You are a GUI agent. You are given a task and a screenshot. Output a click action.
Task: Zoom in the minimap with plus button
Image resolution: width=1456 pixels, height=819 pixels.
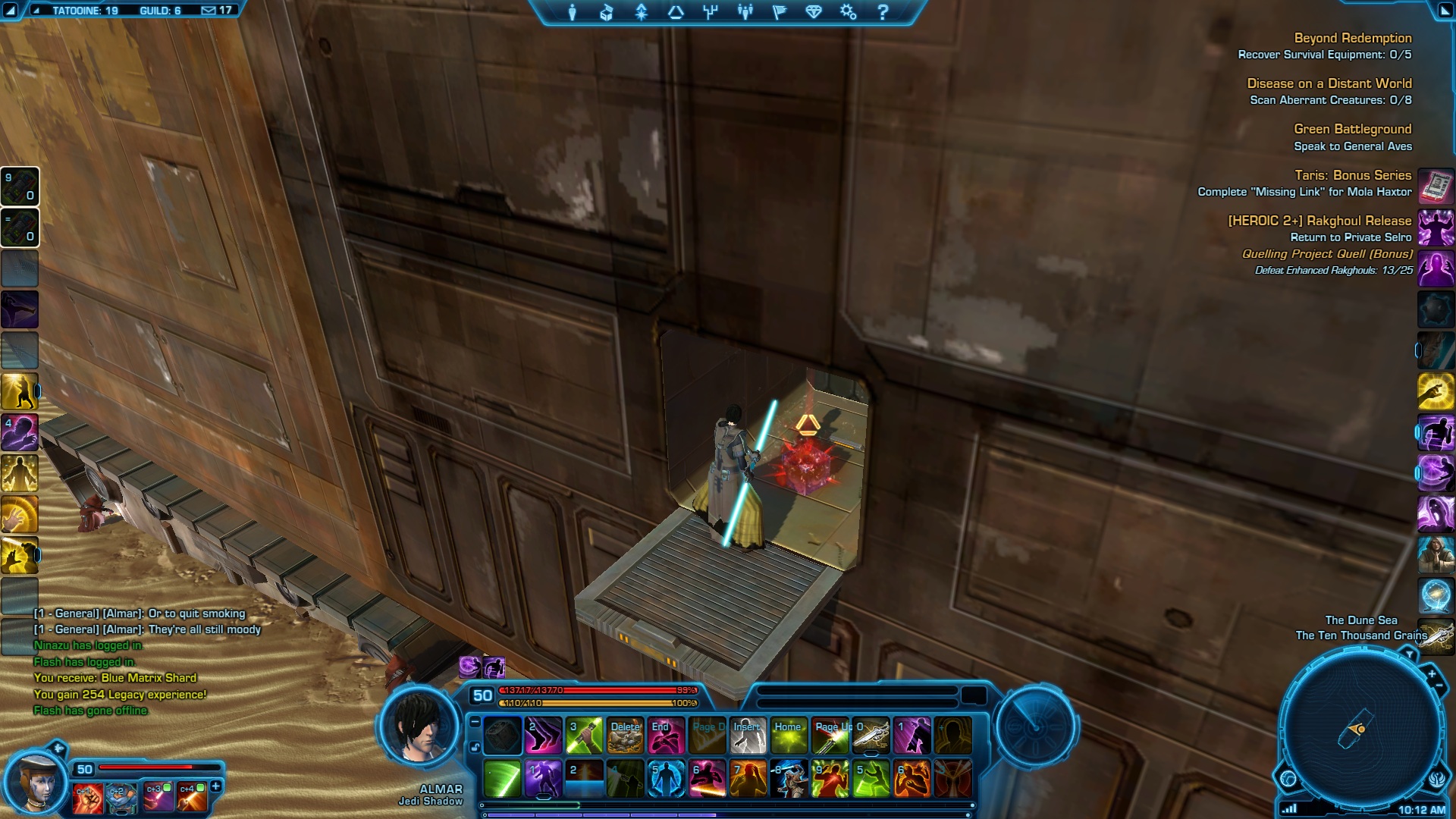1432,673
